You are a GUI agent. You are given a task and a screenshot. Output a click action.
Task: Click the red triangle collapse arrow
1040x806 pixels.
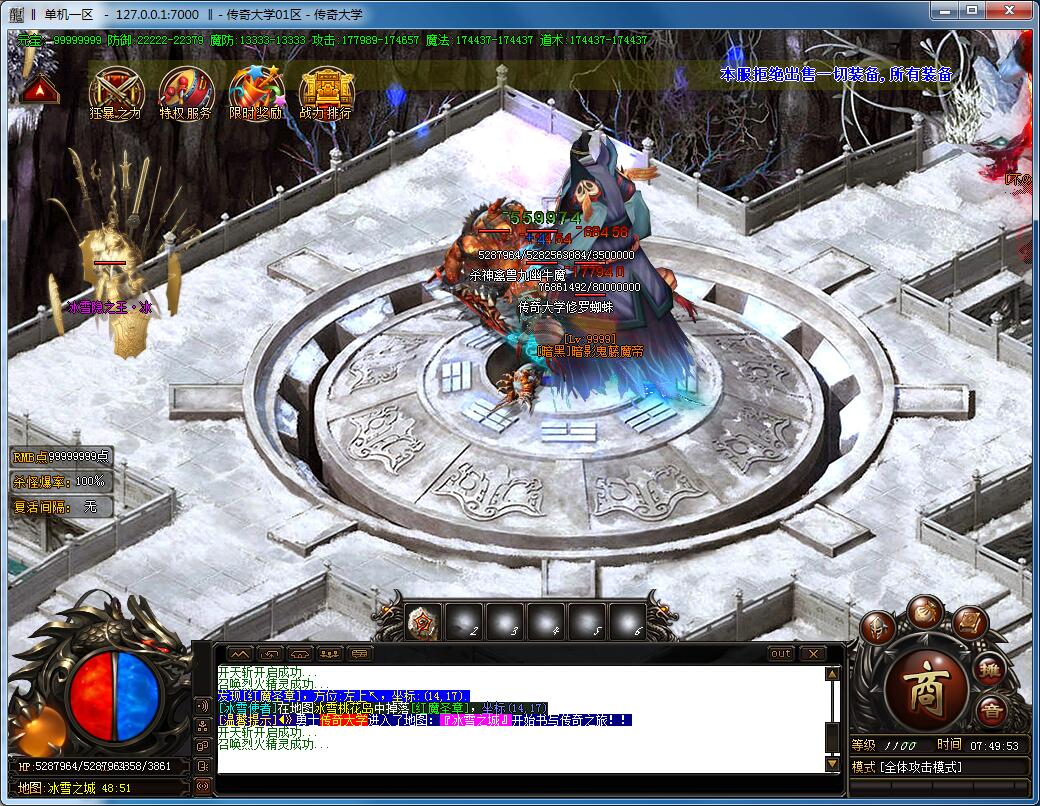point(40,90)
